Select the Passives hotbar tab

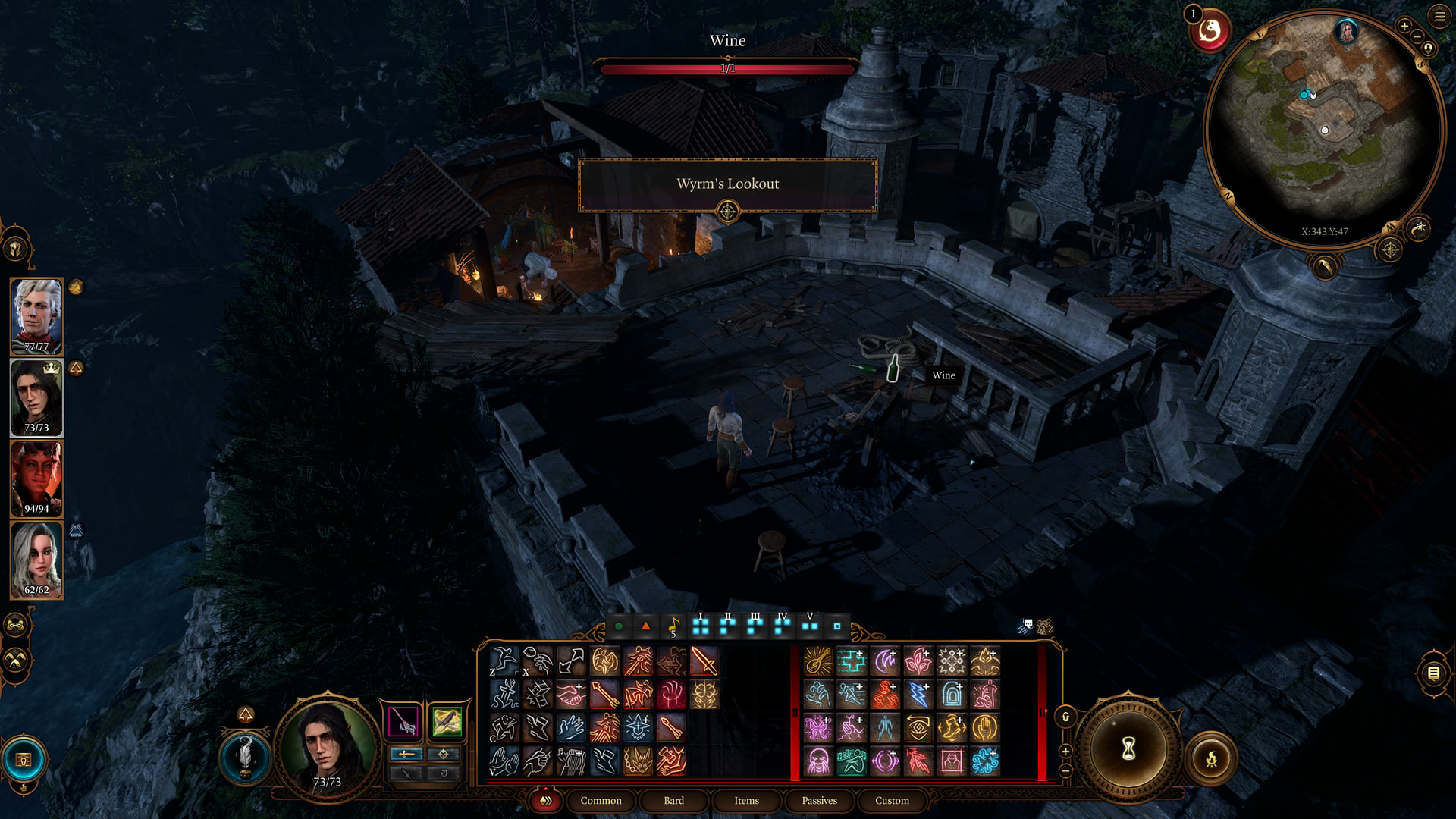tap(819, 800)
